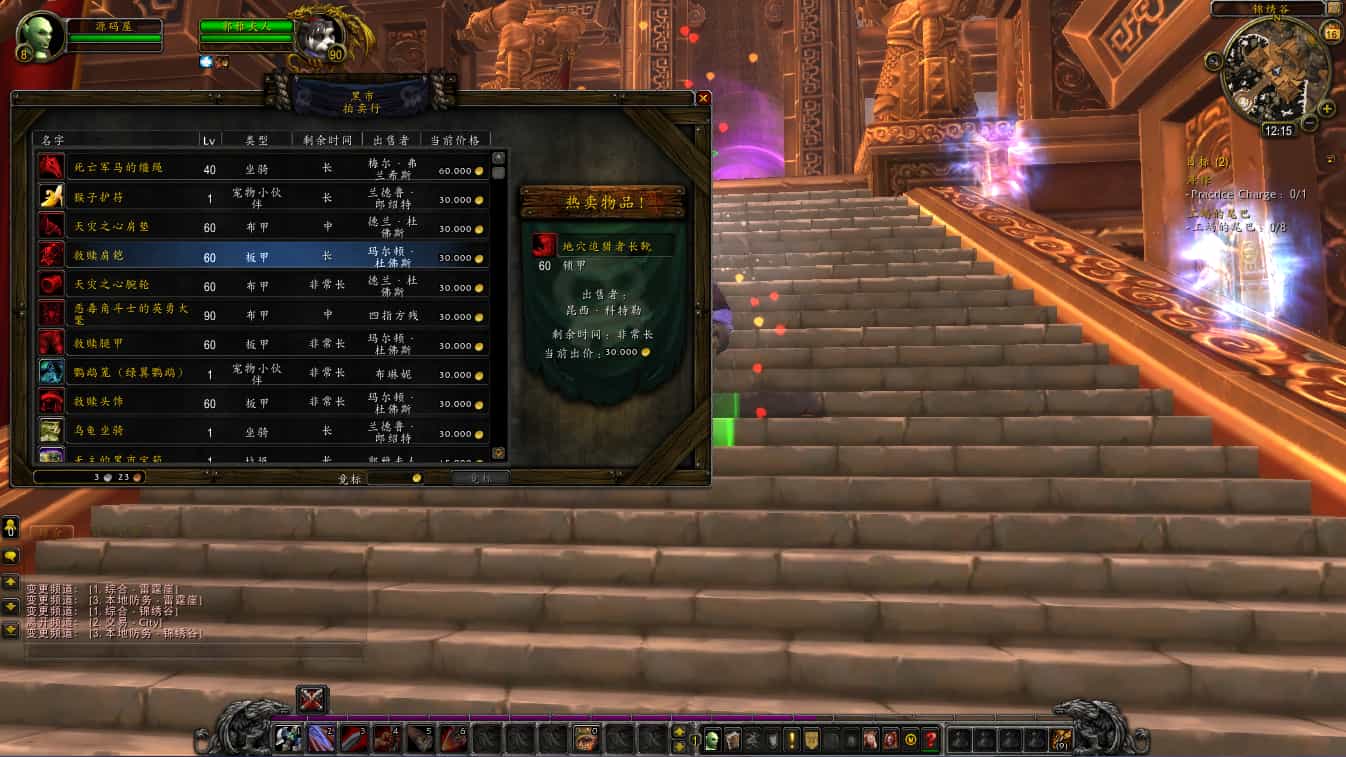Activate the action bar ability in slot 3
This screenshot has width=1346, height=757.
coord(354,740)
